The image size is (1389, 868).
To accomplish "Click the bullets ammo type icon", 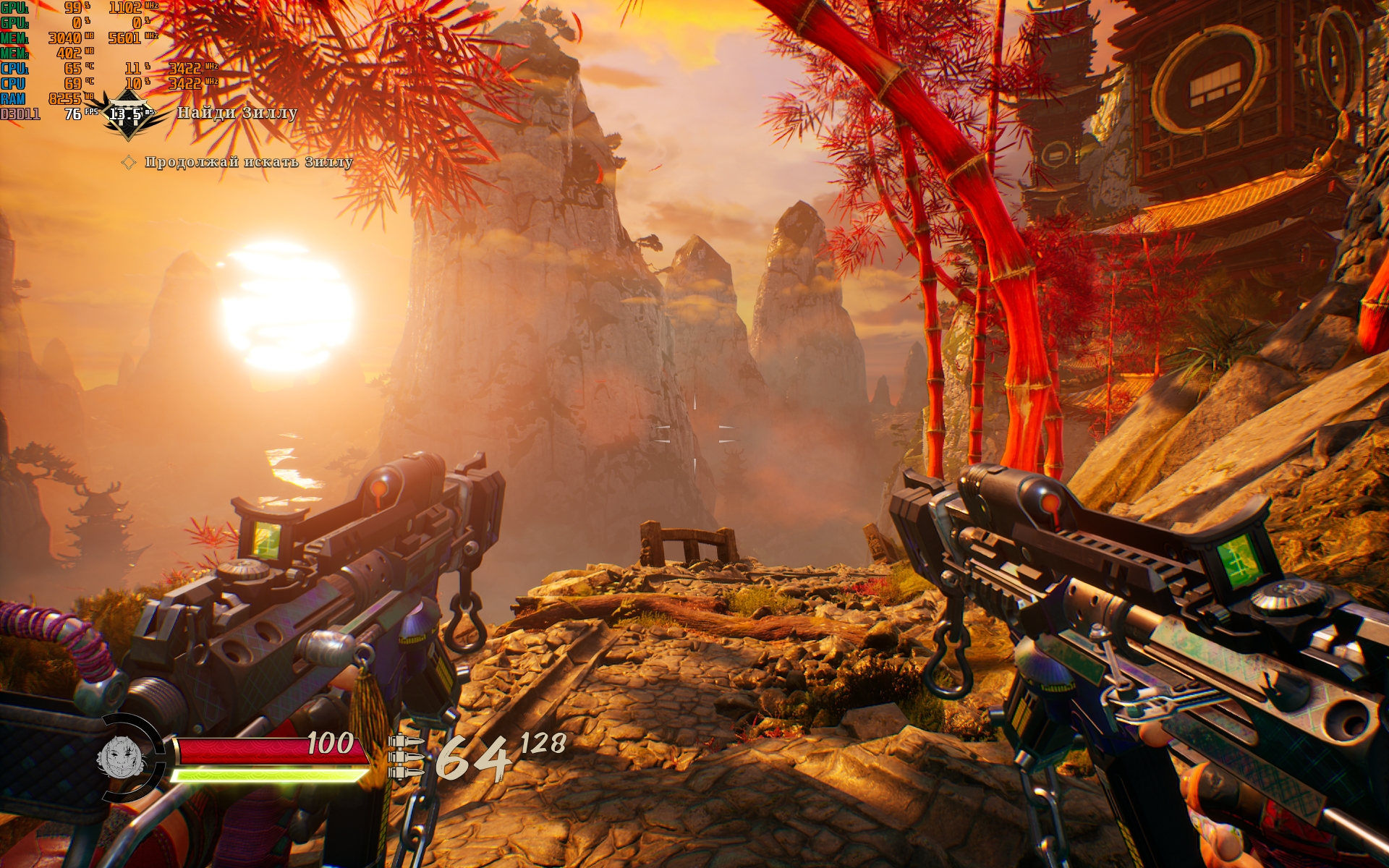I will pos(406,757).
